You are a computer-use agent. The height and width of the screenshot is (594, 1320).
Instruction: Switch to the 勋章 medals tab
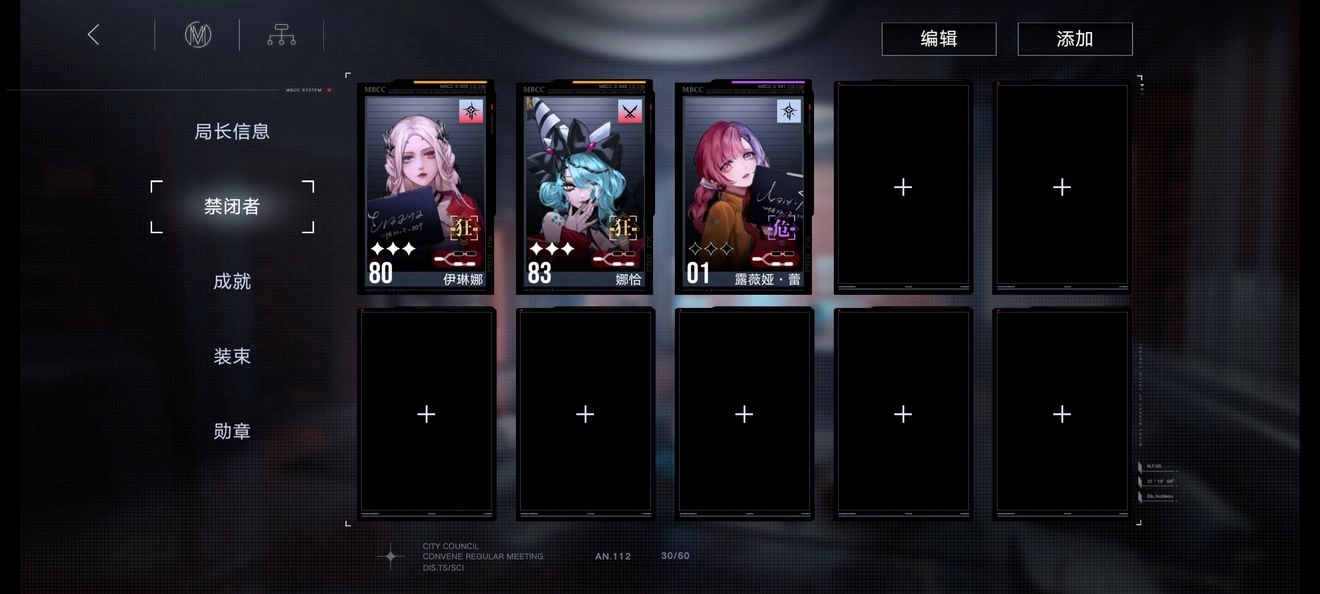click(232, 431)
